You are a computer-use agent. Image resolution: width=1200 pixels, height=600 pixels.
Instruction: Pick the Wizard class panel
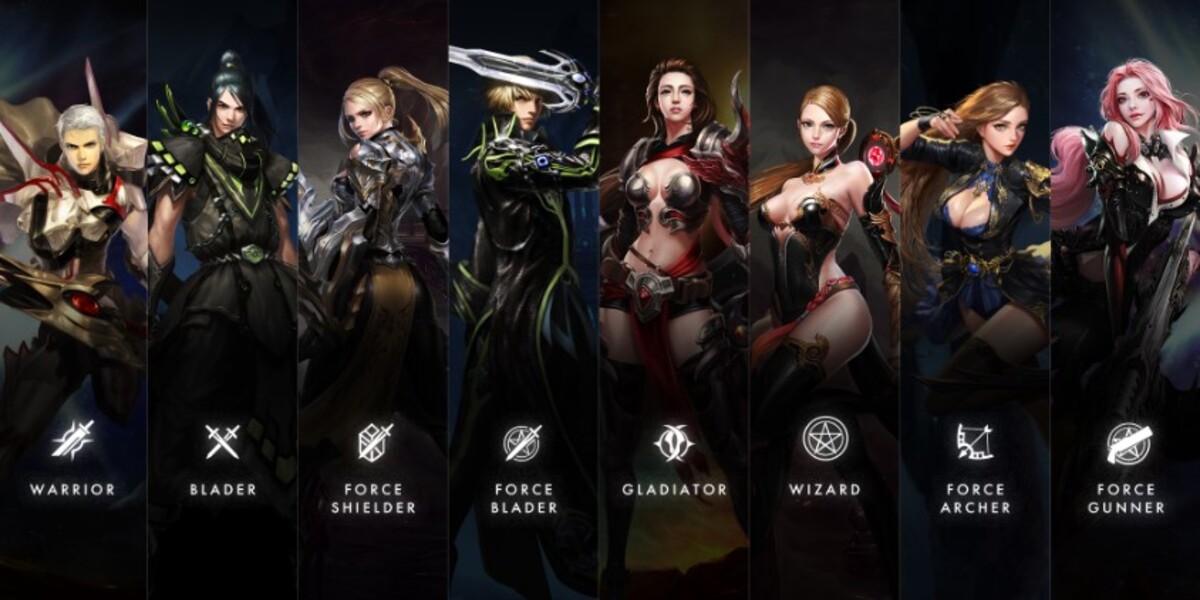coord(825,300)
